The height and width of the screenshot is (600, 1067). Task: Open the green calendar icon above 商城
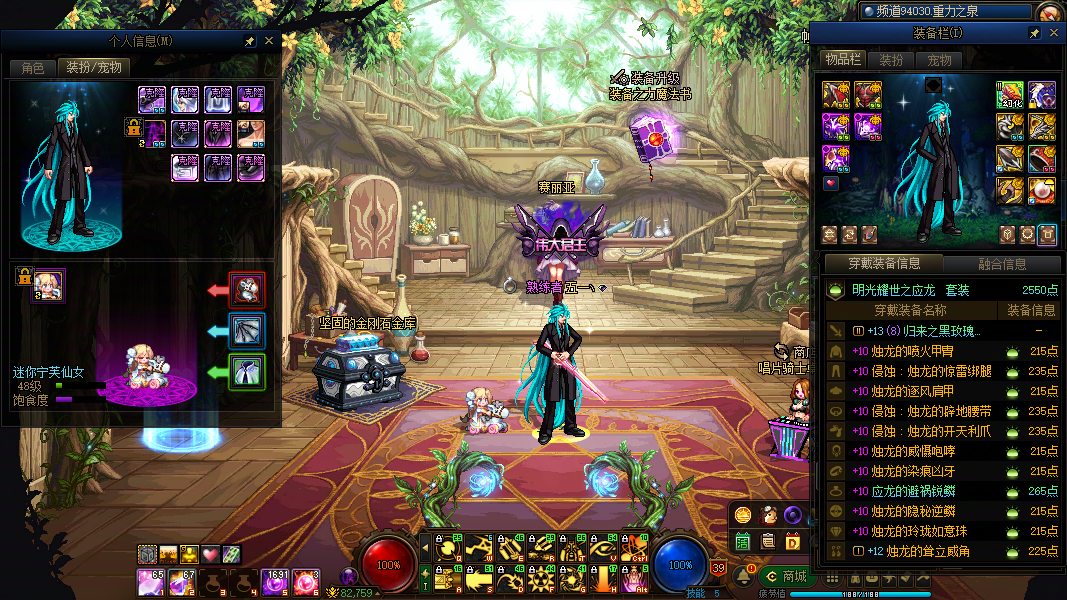tap(743, 542)
